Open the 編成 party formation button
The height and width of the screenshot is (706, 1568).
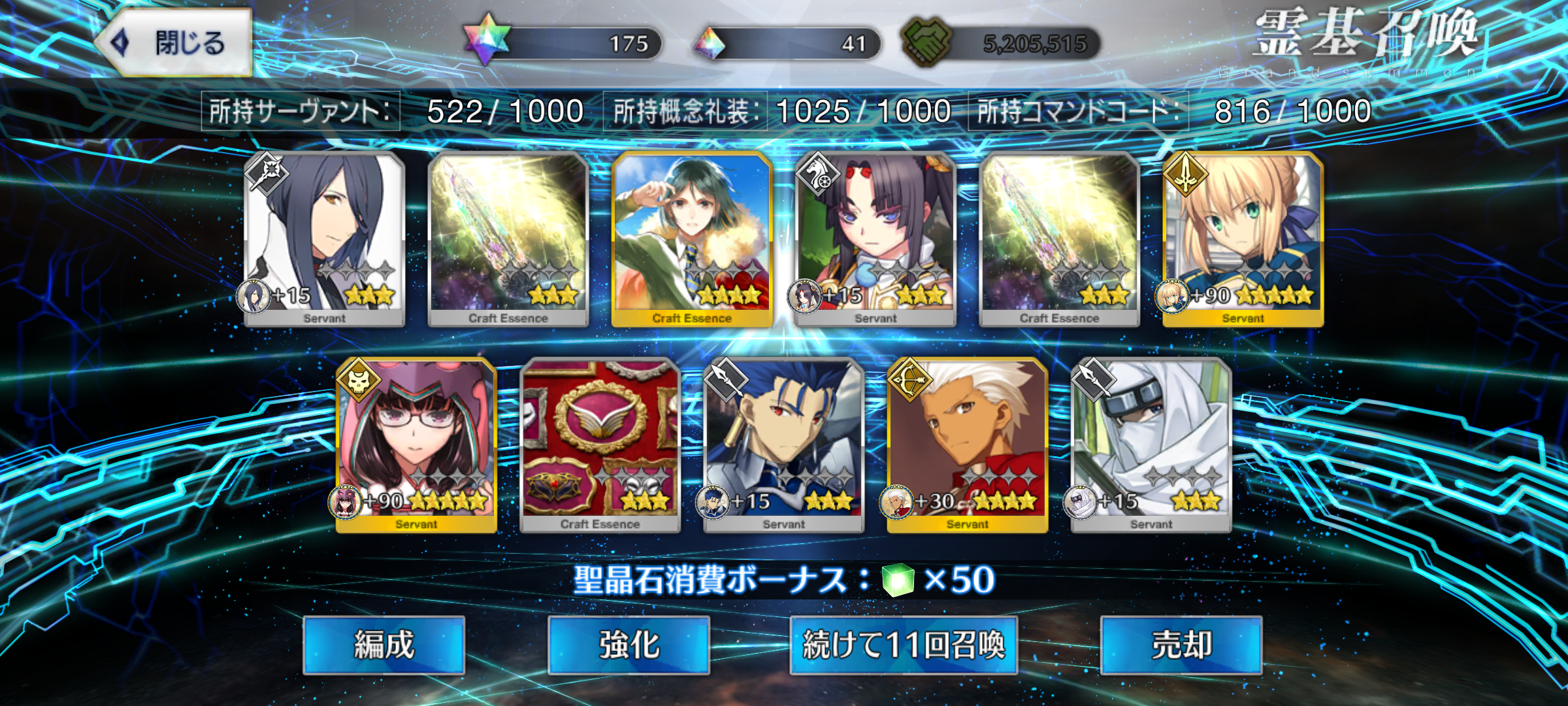tap(384, 645)
